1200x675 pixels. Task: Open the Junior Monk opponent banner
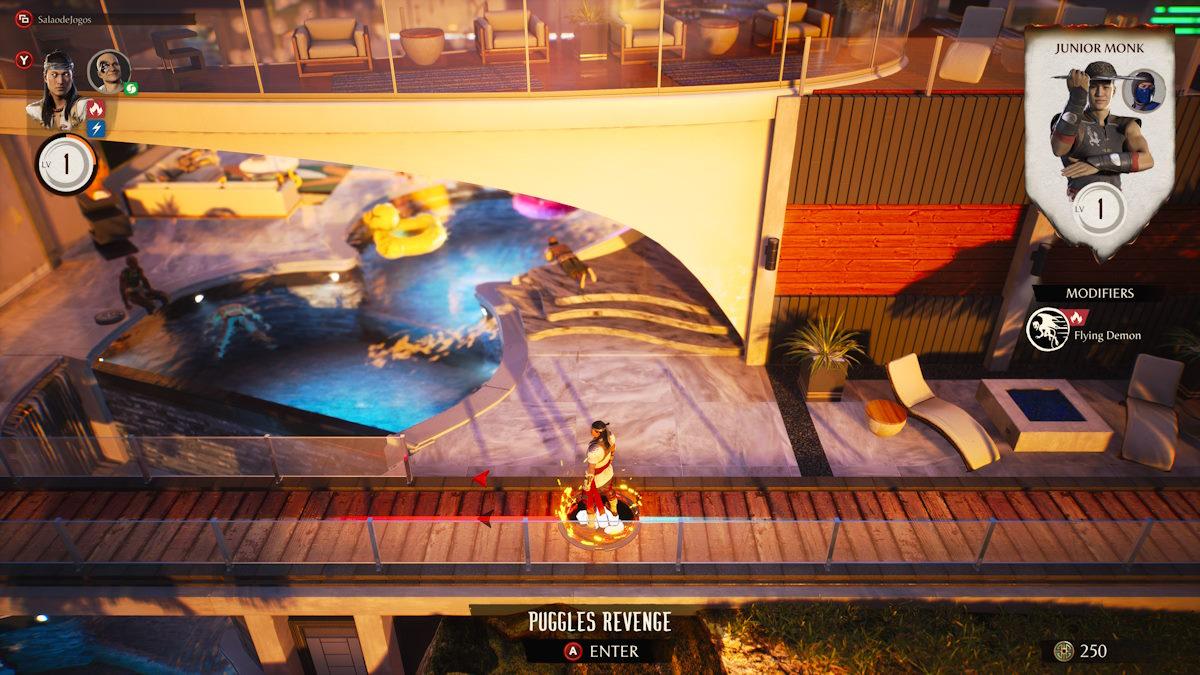tap(1099, 140)
